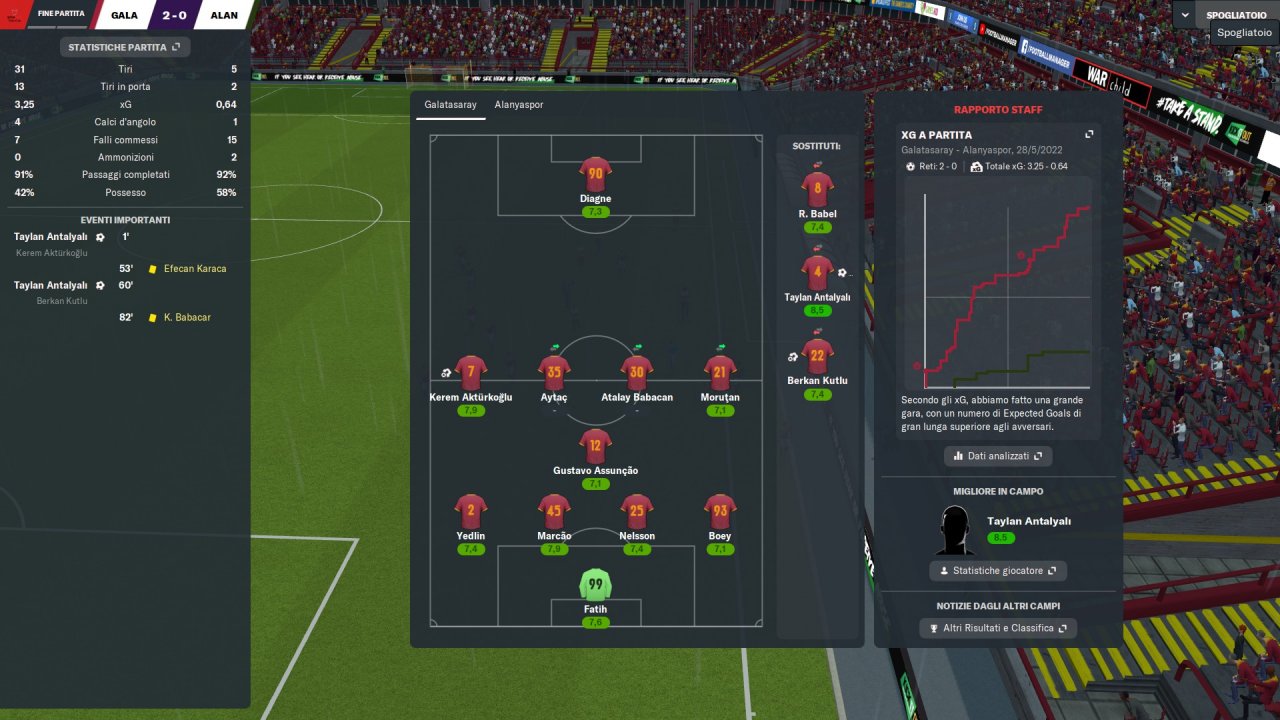Open Altri Risultati e Classifica
Image resolution: width=1280 pixels, height=720 pixels.
coord(997,628)
